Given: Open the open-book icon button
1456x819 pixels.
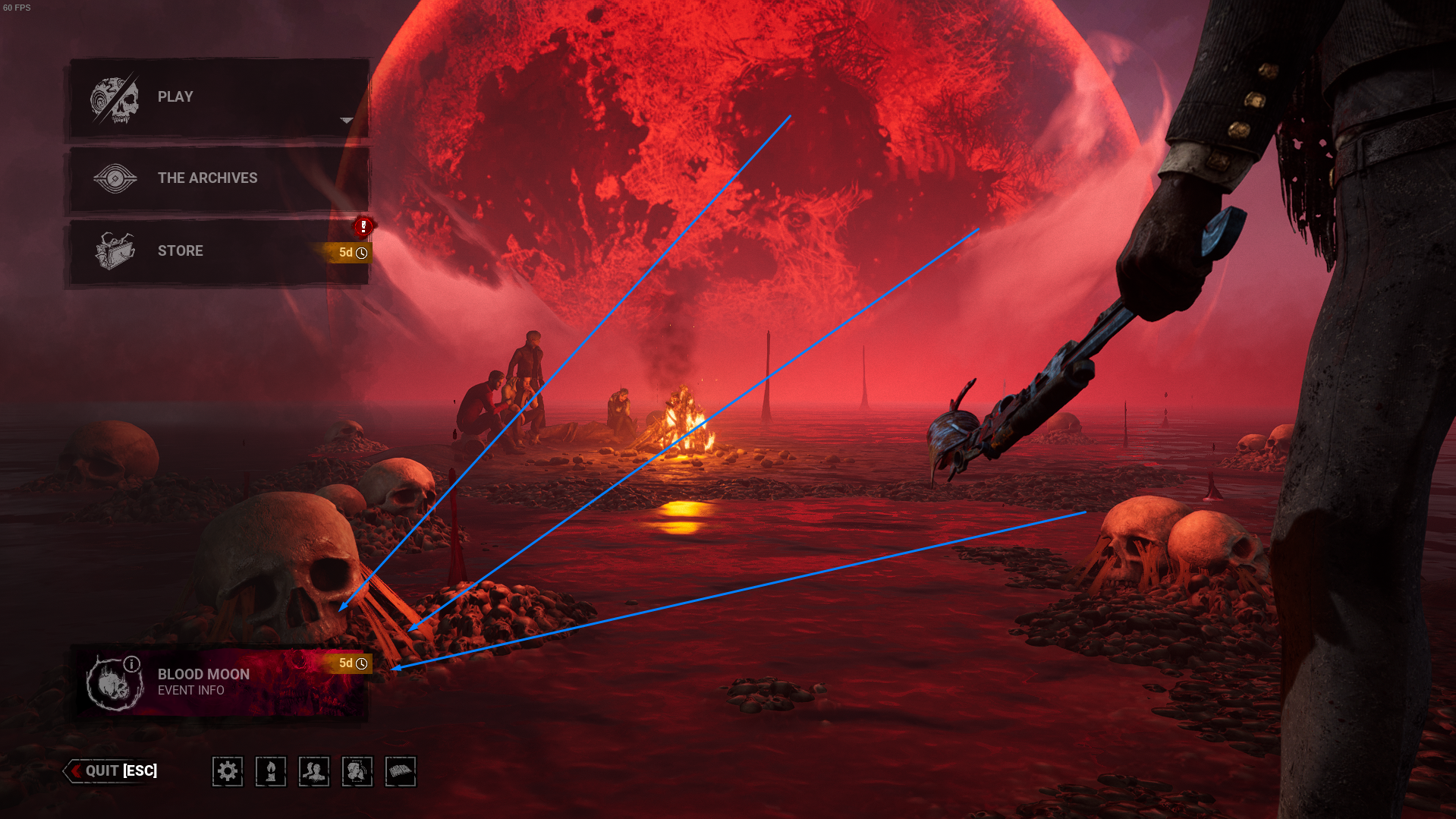Looking at the screenshot, I should pos(401,772).
